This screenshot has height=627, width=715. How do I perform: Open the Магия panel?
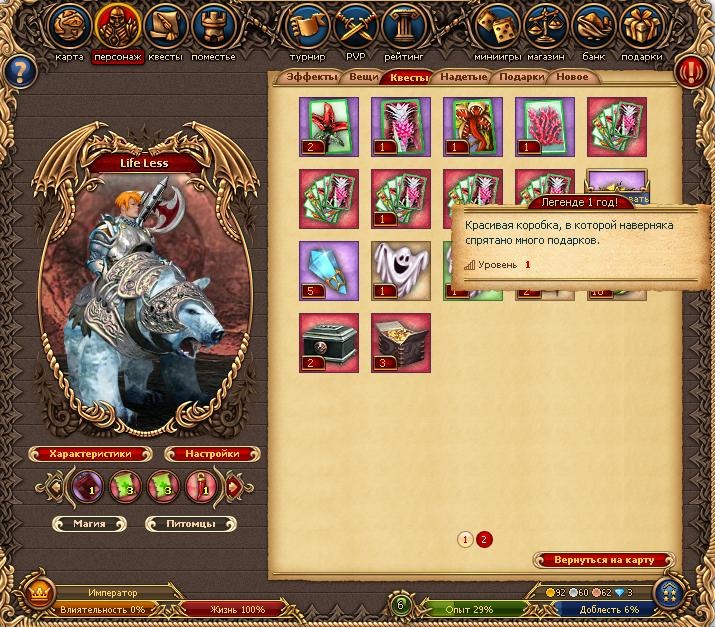click(91, 523)
